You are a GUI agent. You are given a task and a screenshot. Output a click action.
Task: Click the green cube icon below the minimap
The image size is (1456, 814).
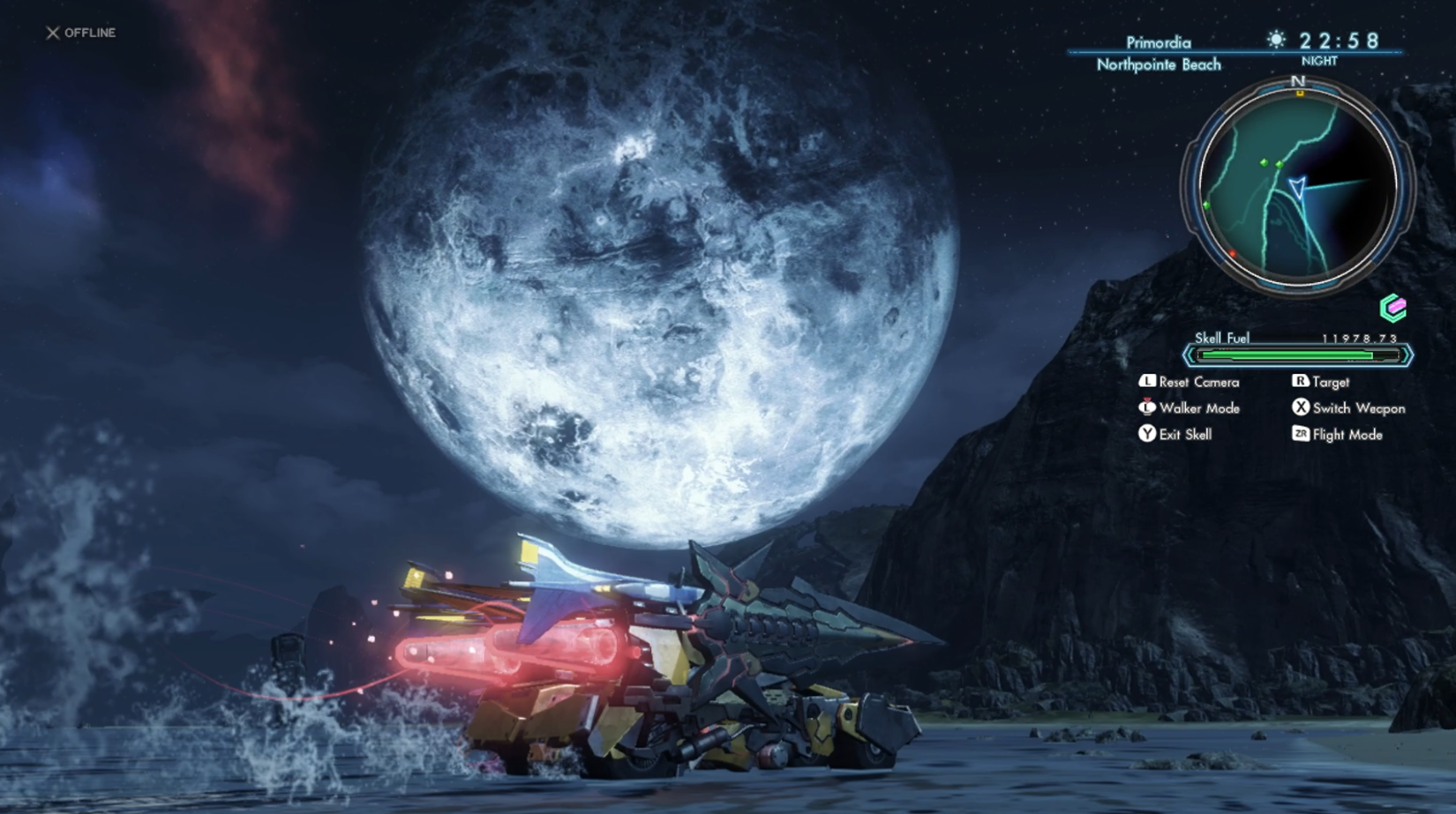[x=1392, y=308]
